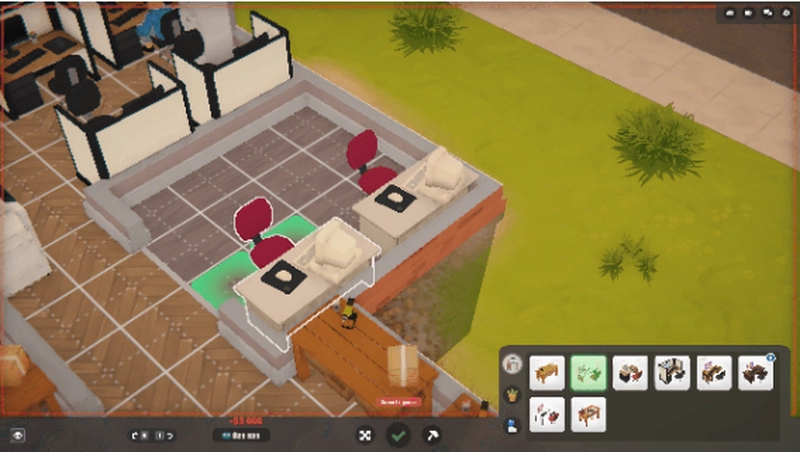
Task: Select the desk with purple monitor
Action: tap(714, 372)
